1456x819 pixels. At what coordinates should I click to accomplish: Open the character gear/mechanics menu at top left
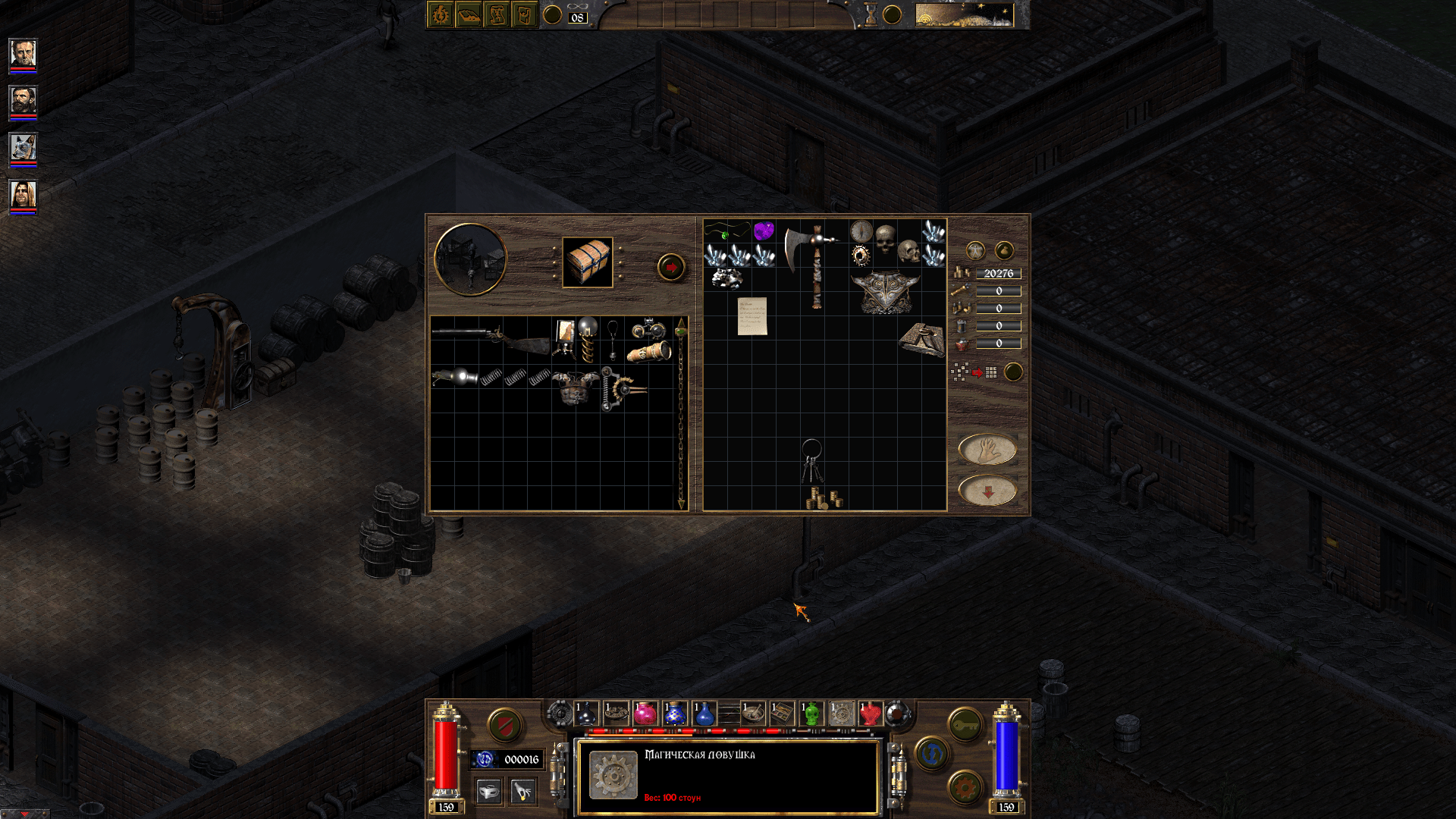[x=441, y=14]
